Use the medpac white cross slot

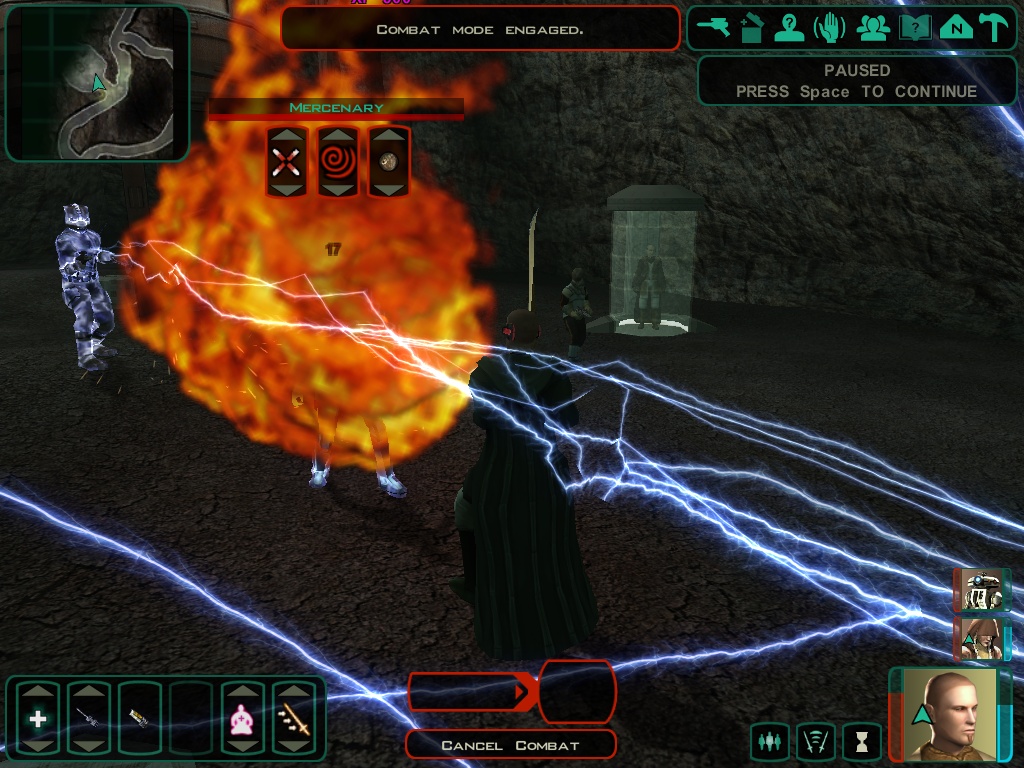click(x=38, y=718)
